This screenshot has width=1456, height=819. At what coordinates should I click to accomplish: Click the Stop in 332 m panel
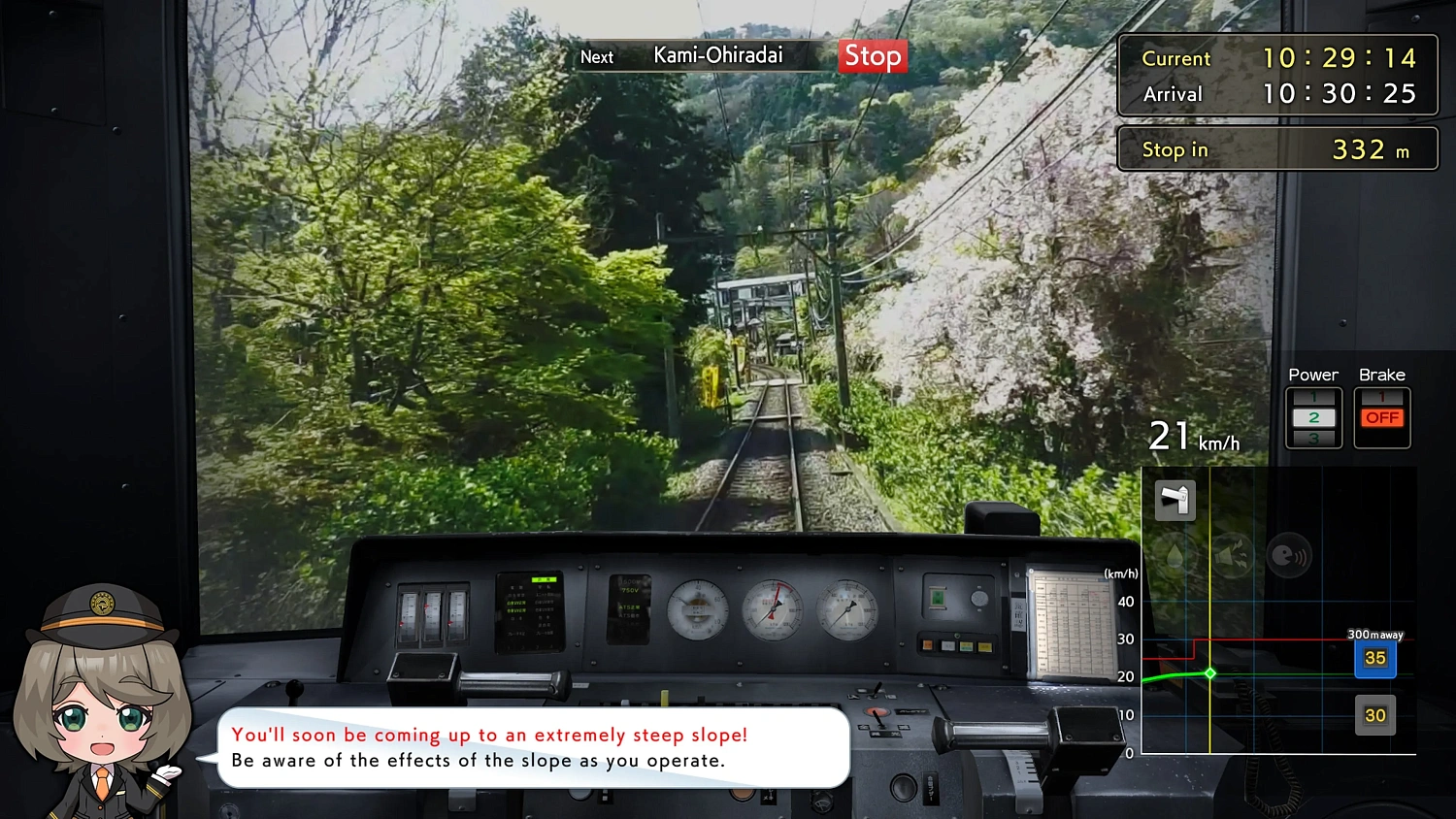click(x=1276, y=148)
